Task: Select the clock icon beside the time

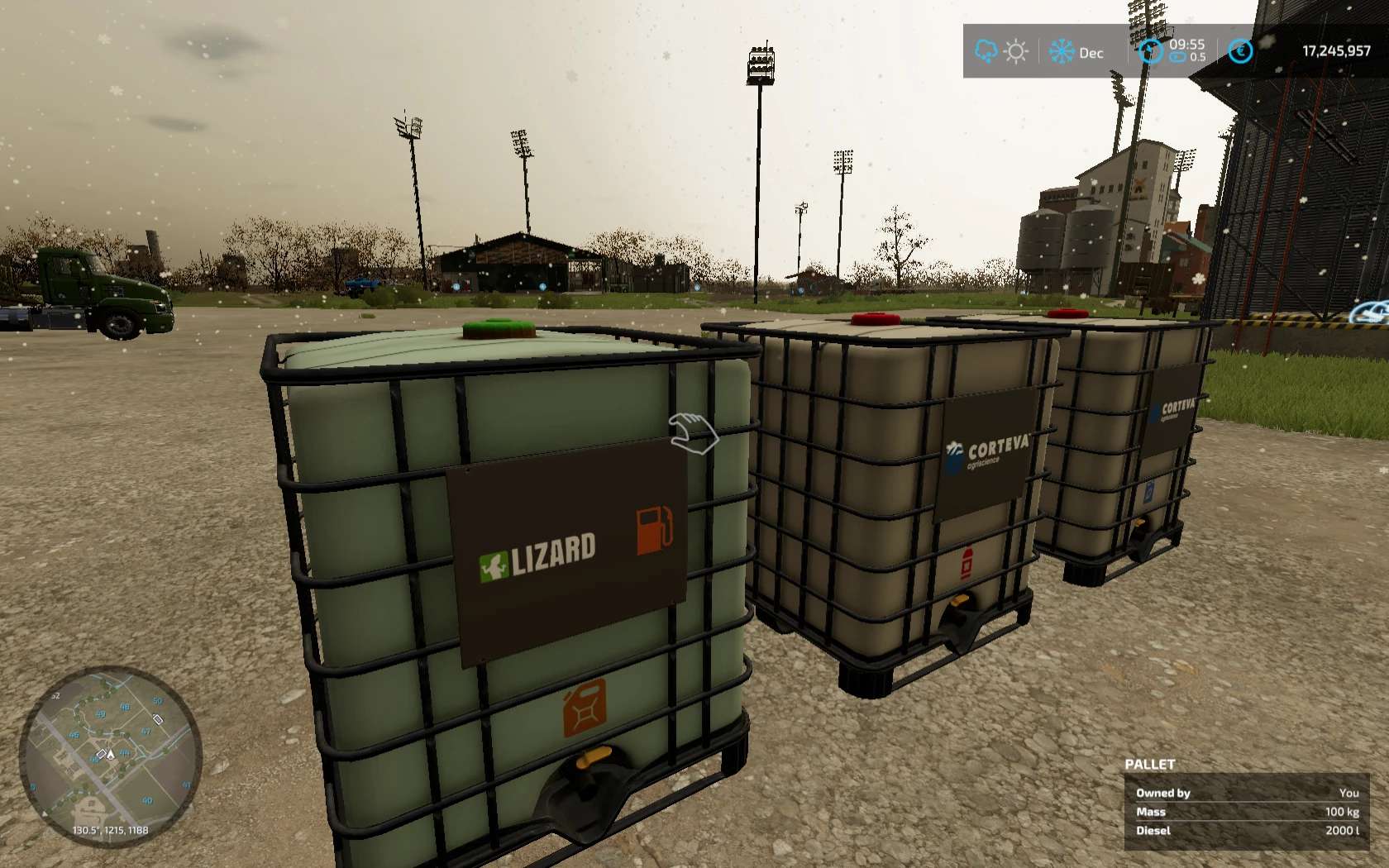Action: click(x=1151, y=51)
